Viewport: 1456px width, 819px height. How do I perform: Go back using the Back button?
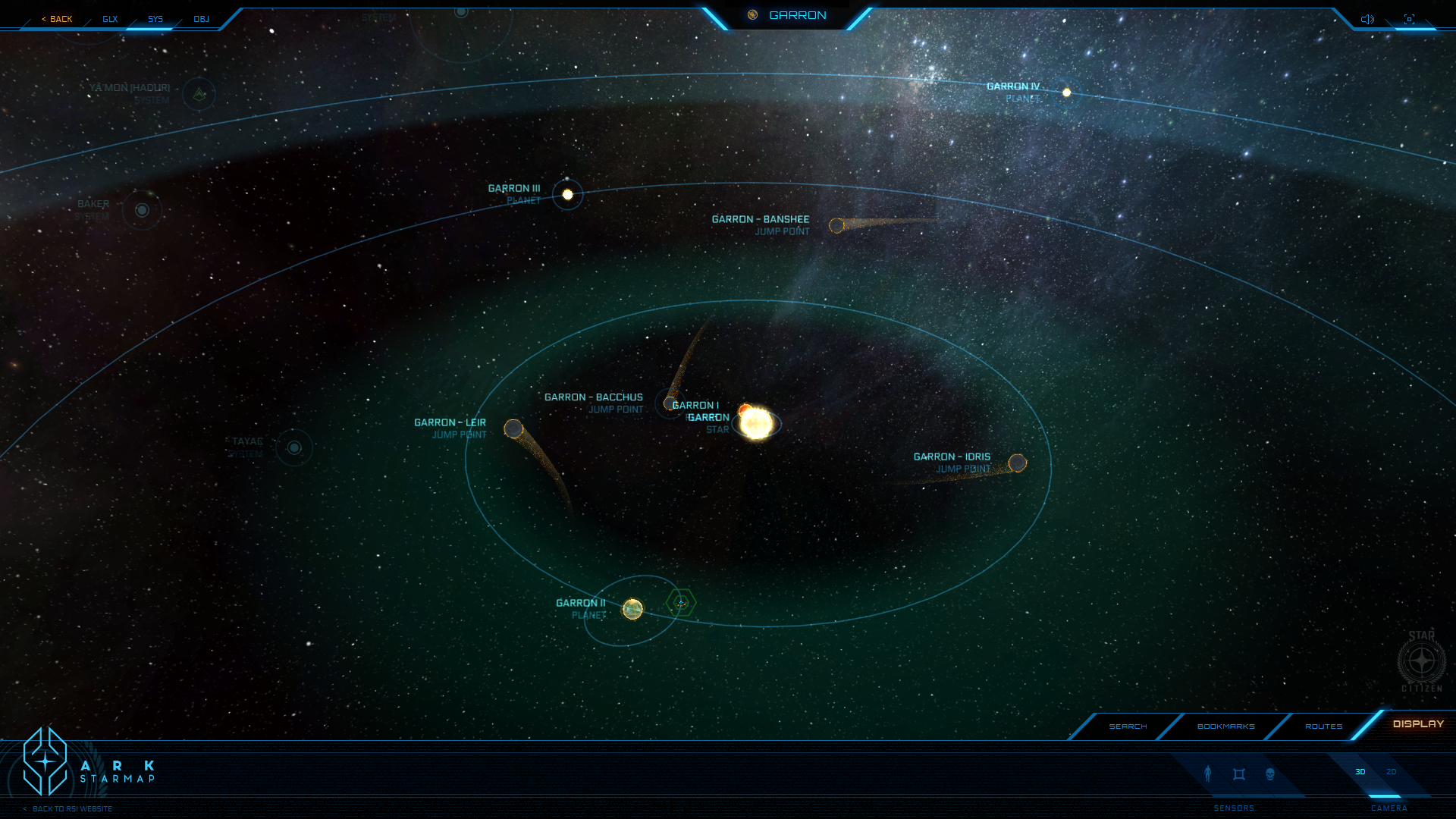58,19
